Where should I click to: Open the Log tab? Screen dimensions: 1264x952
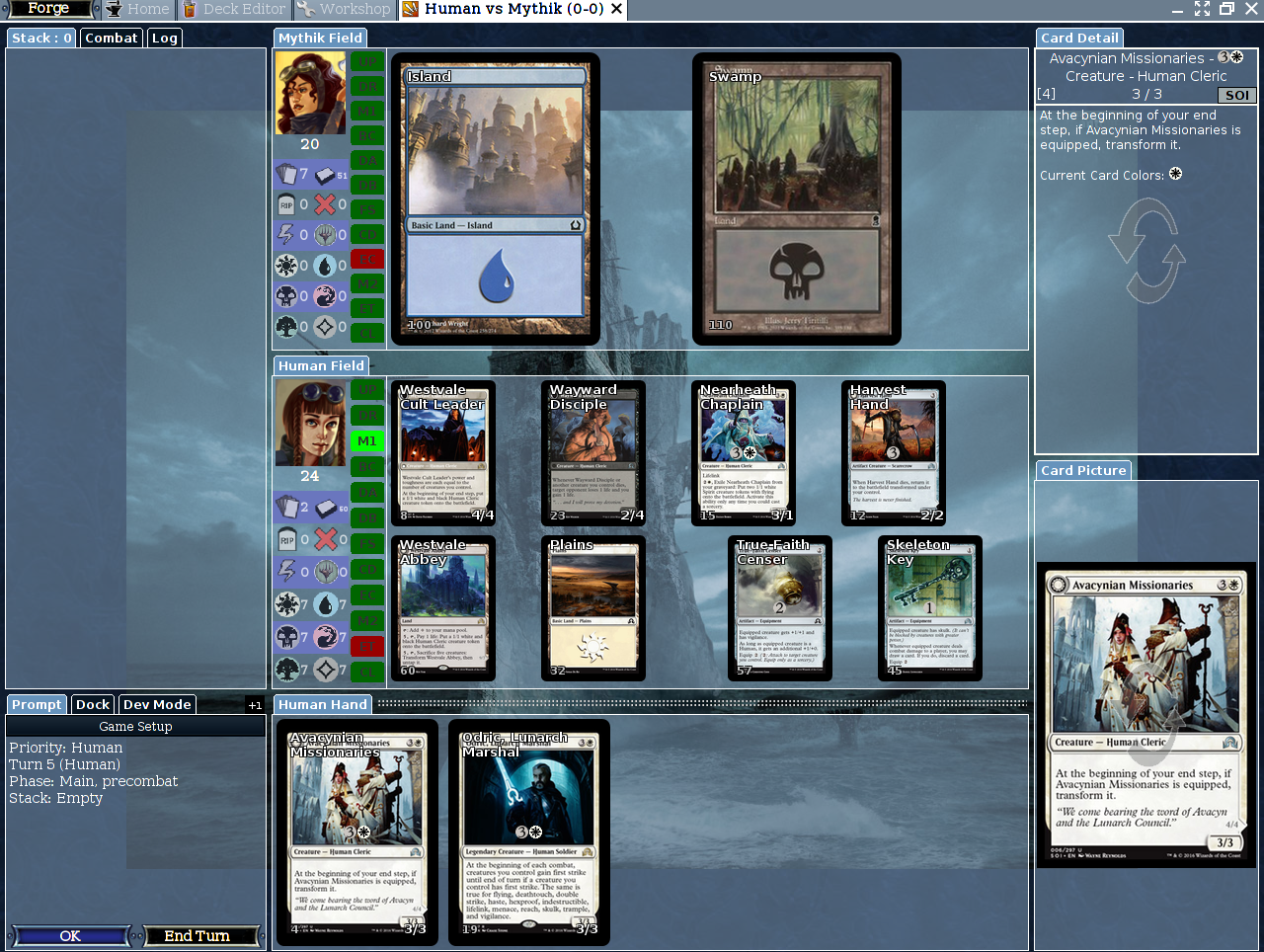point(165,38)
